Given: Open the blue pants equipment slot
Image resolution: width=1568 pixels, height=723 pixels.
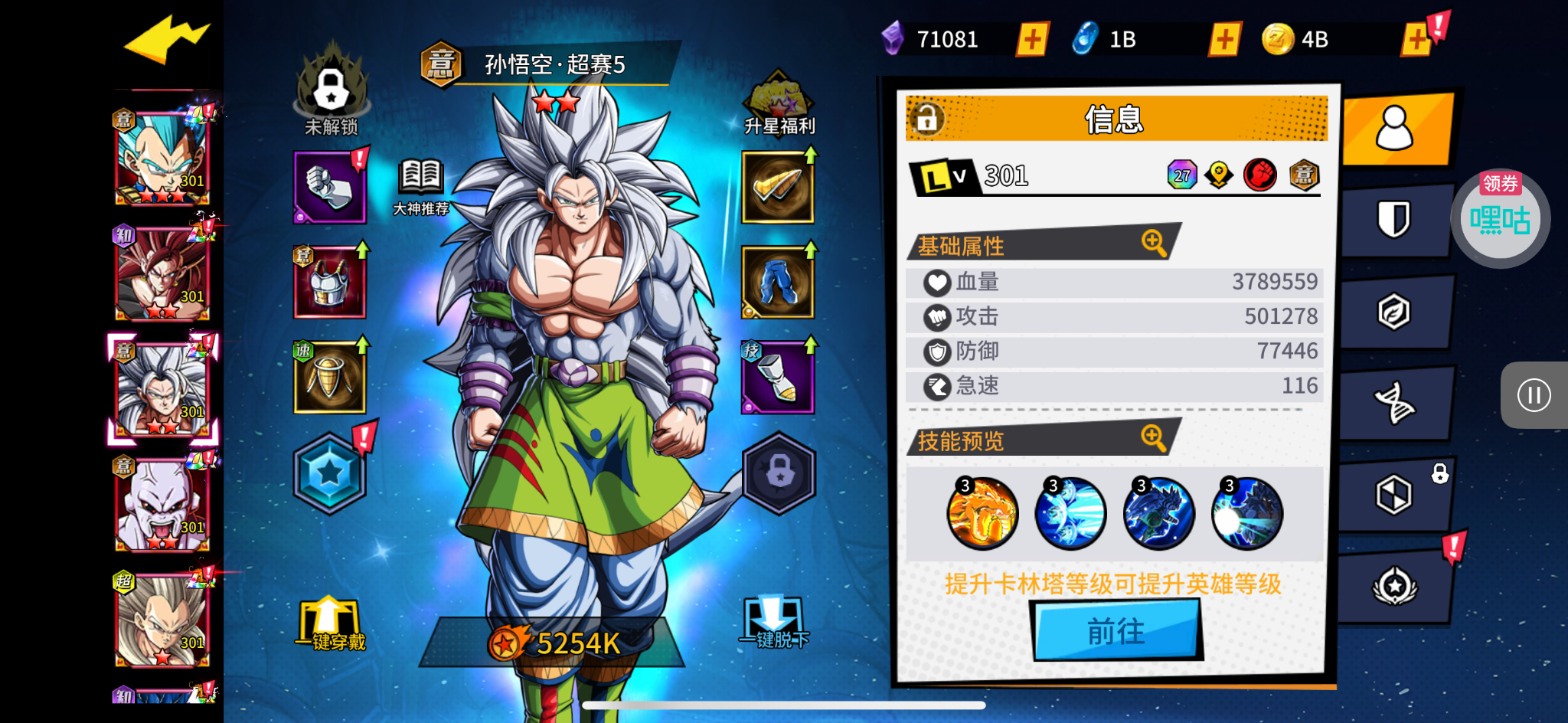Looking at the screenshot, I should click(778, 283).
